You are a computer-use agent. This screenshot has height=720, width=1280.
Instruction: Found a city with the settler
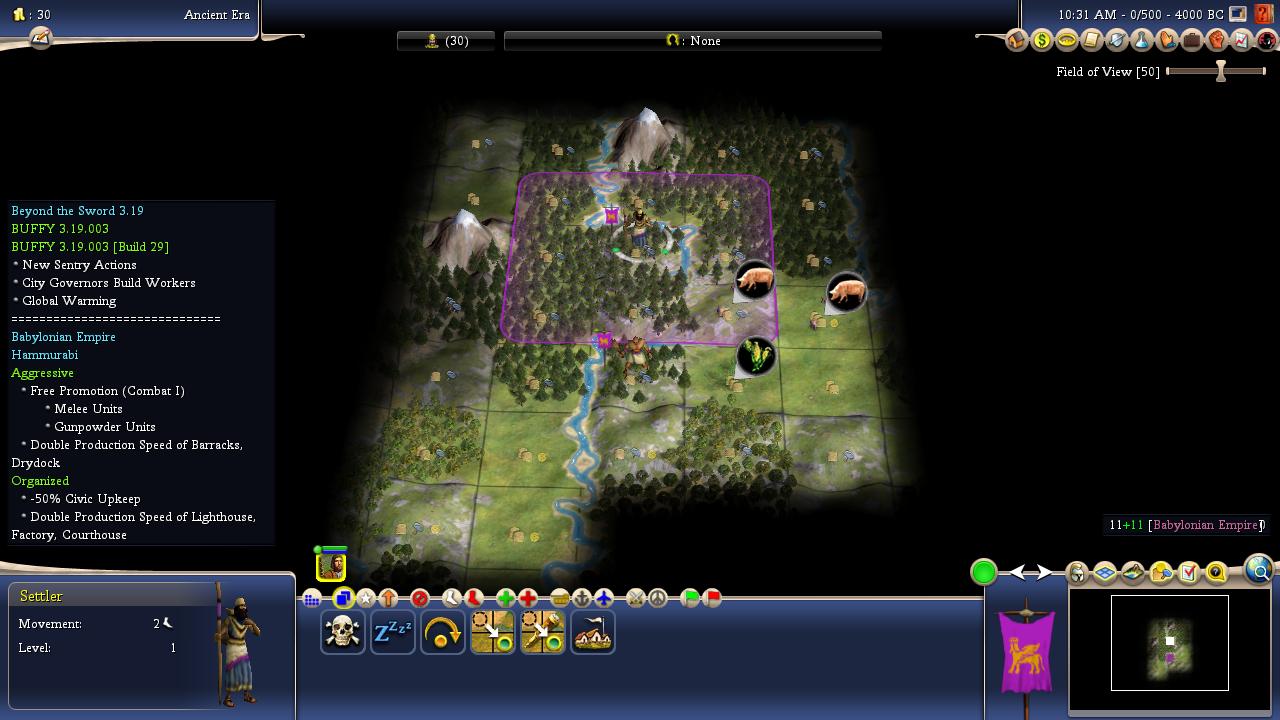pyautogui.click(x=593, y=633)
